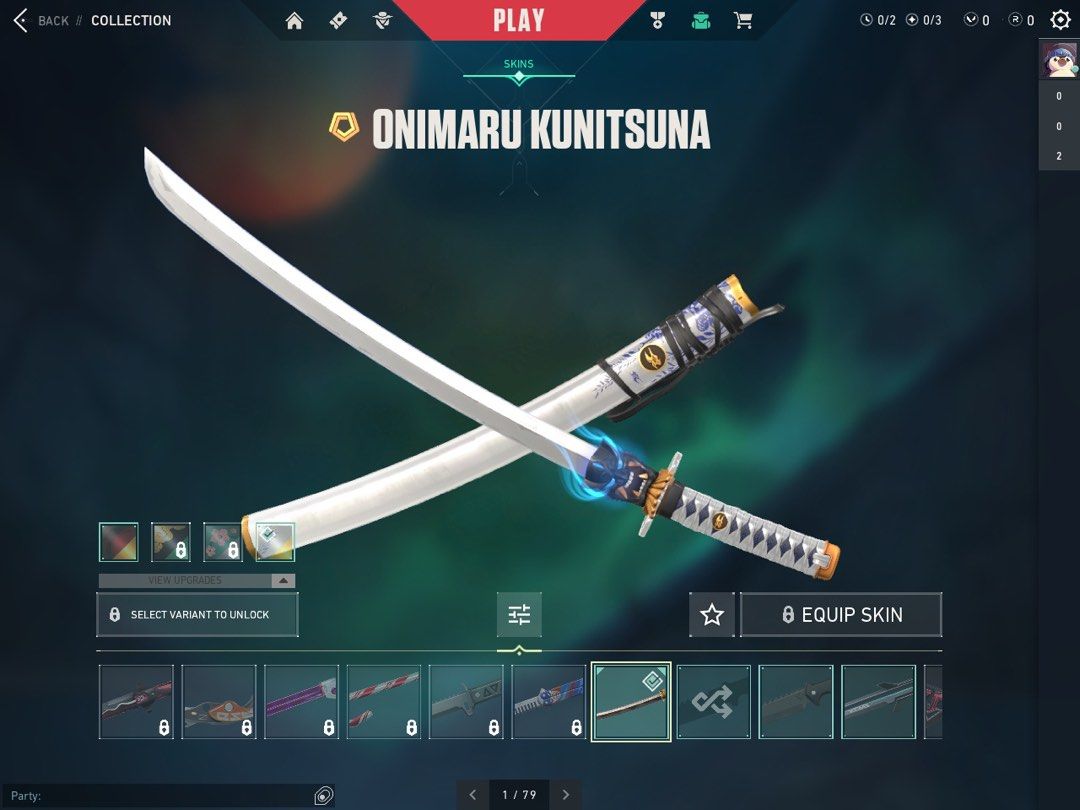Open the career medal icon

(657, 21)
